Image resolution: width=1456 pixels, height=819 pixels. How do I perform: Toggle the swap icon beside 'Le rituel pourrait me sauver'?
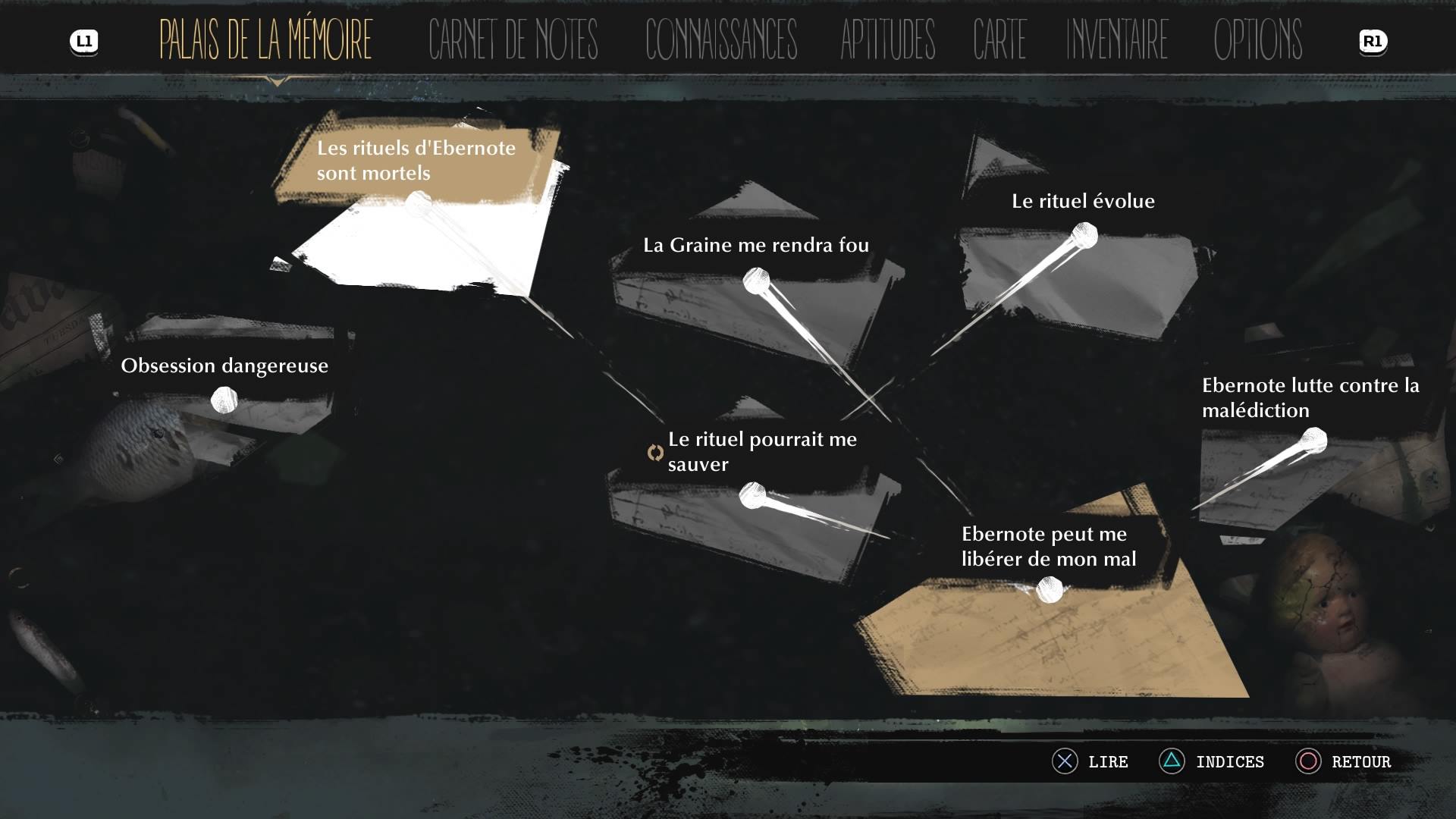point(655,453)
